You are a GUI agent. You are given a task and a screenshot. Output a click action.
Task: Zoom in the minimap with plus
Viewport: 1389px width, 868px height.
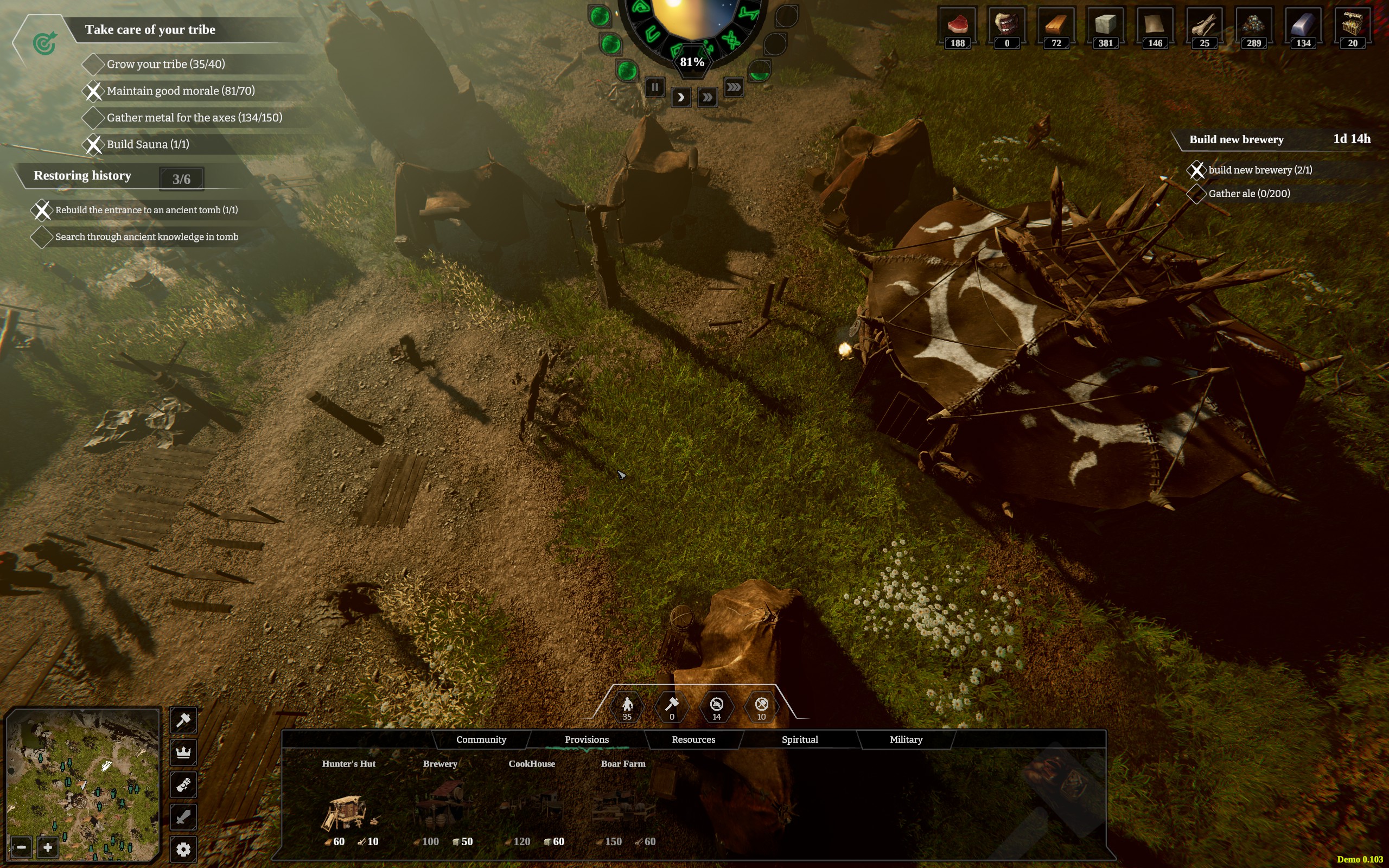coord(48,847)
